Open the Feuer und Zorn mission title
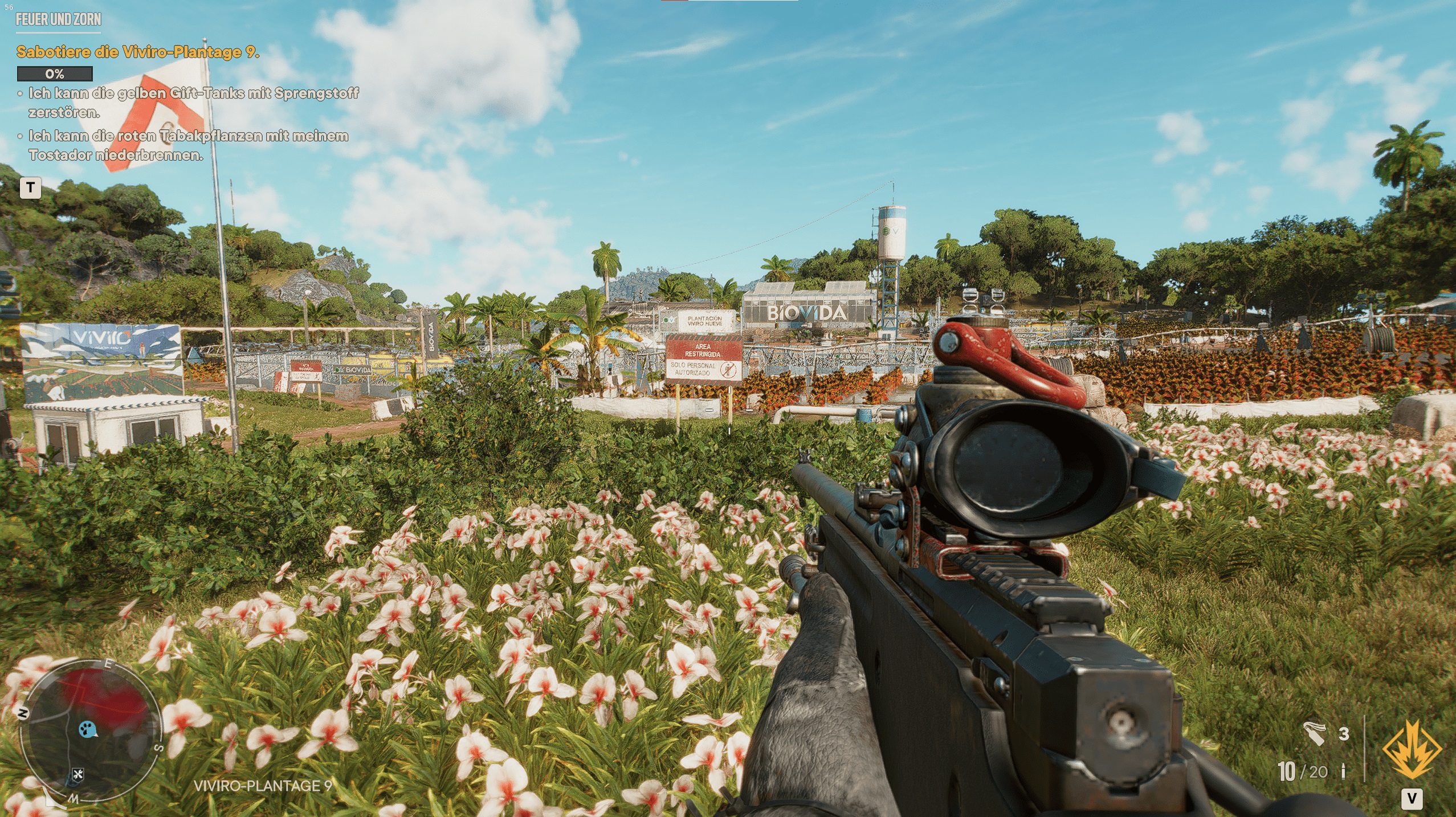The width and height of the screenshot is (1456, 817). pyautogui.click(x=58, y=19)
